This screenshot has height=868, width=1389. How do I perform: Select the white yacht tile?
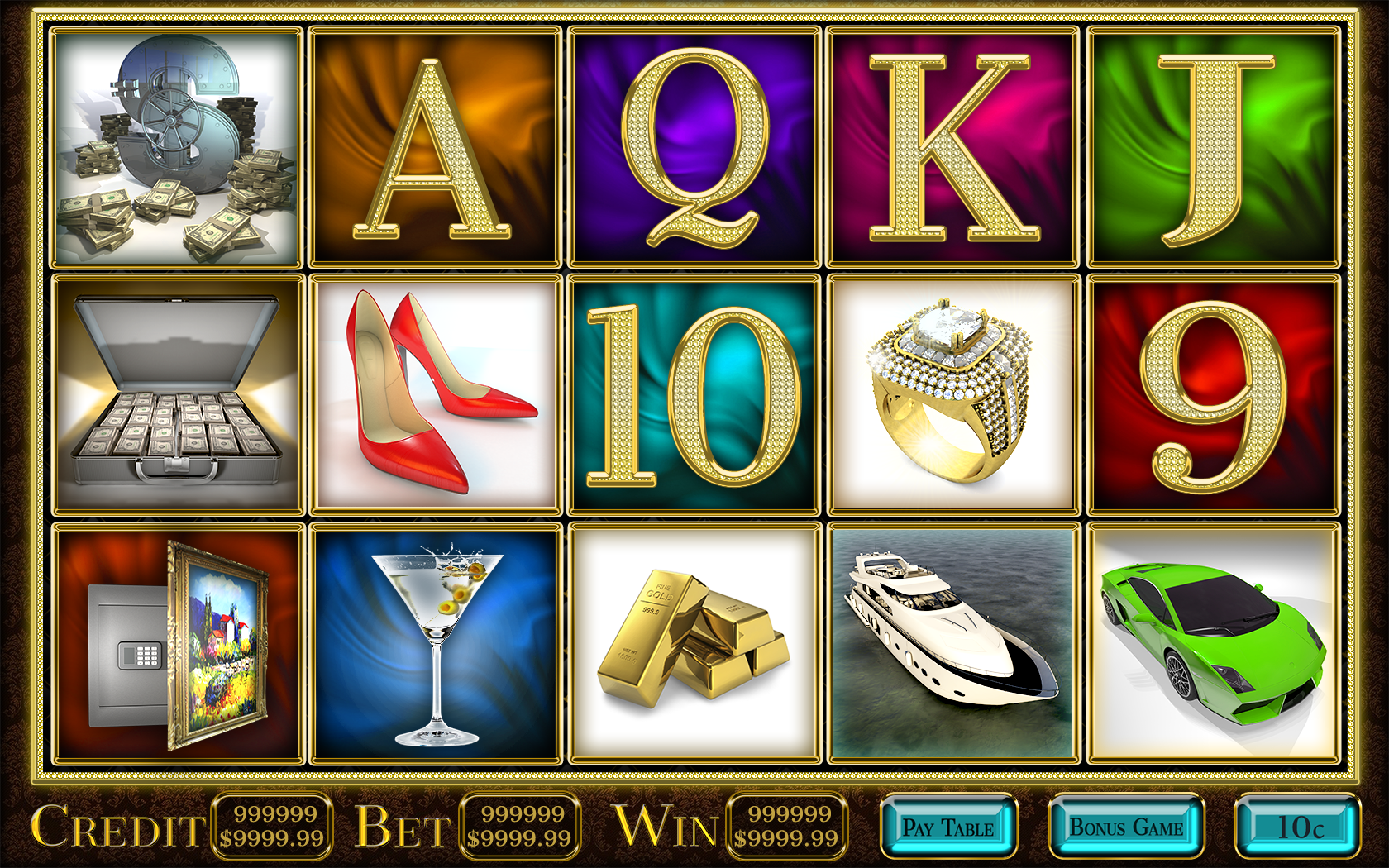click(x=953, y=643)
